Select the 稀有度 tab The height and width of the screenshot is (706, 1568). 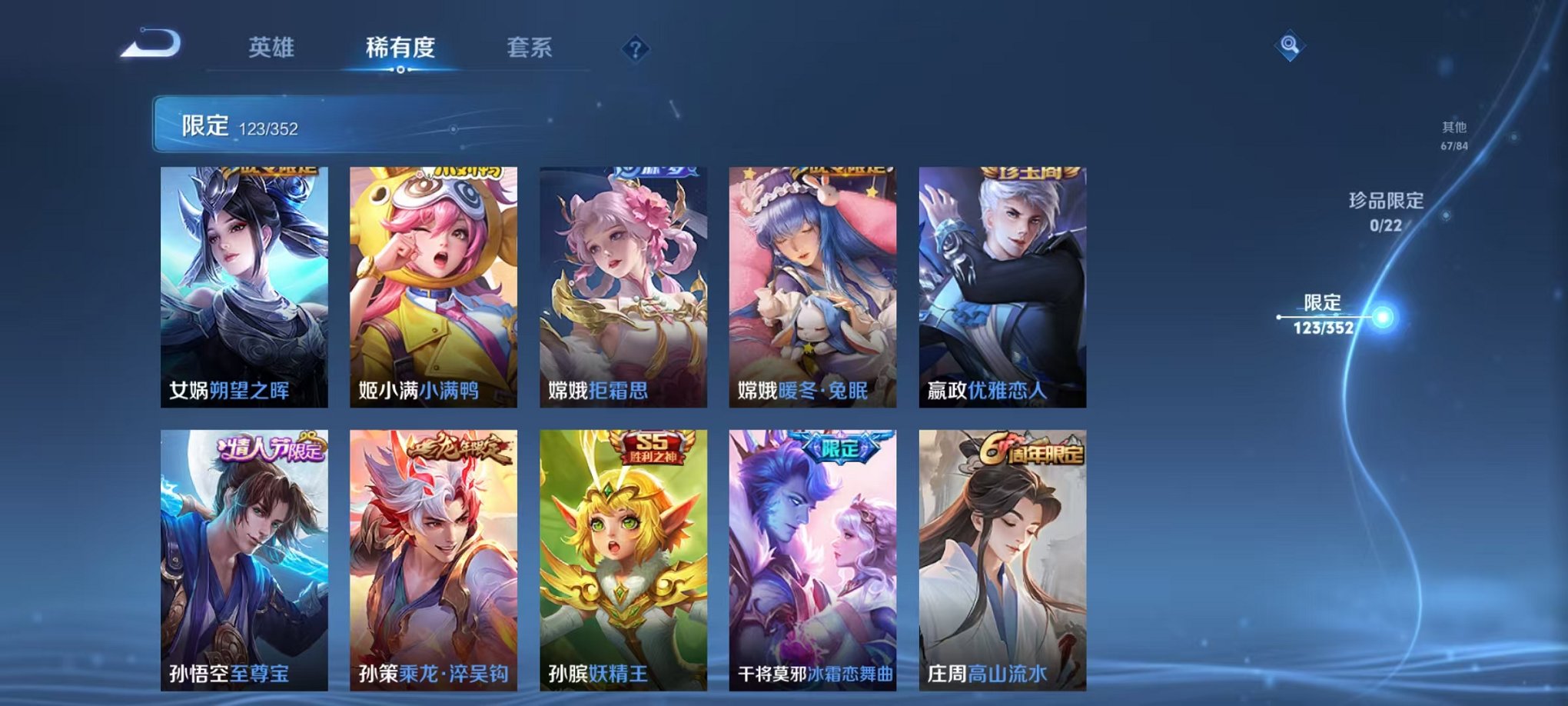400,46
